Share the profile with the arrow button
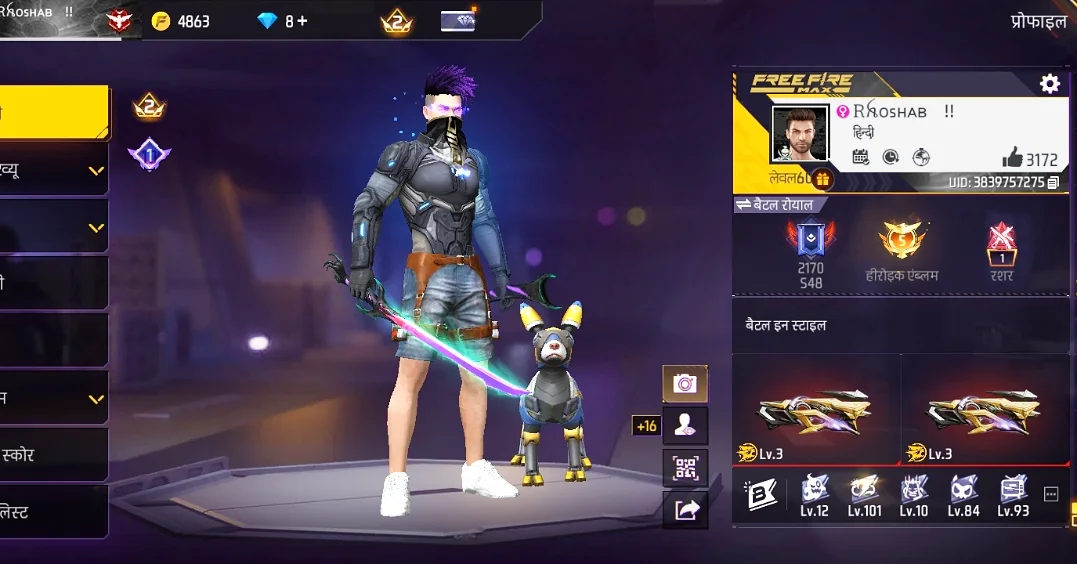 [x=685, y=510]
